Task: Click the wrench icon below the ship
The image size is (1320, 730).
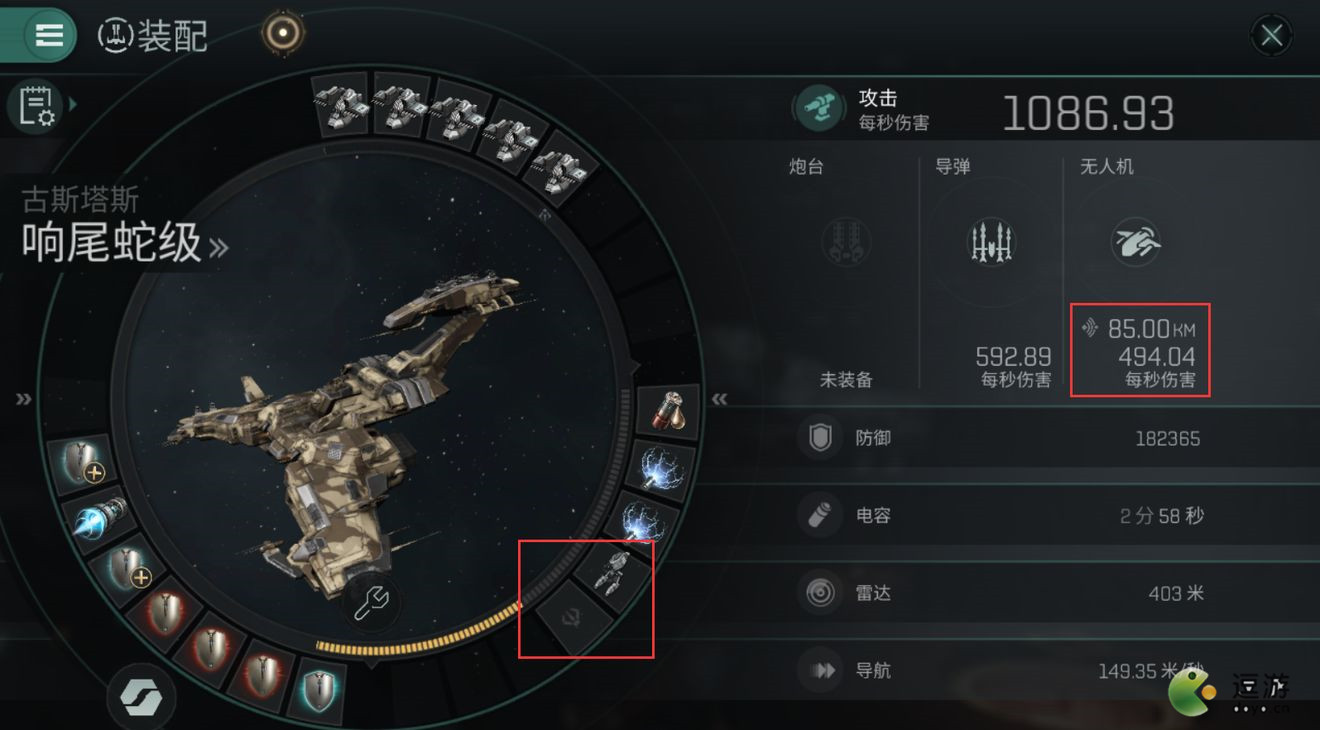Action: click(372, 602)
